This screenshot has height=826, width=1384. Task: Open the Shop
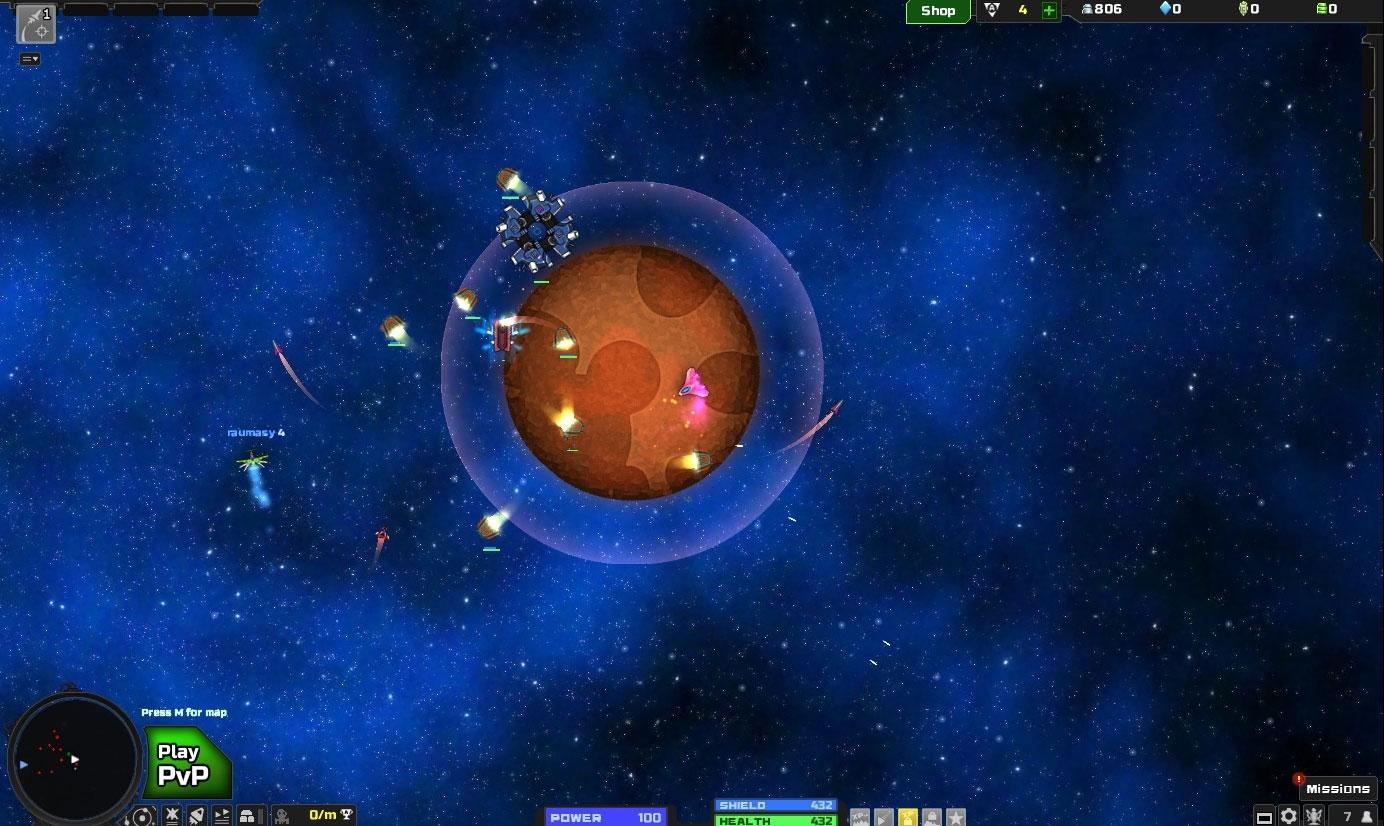937,11
